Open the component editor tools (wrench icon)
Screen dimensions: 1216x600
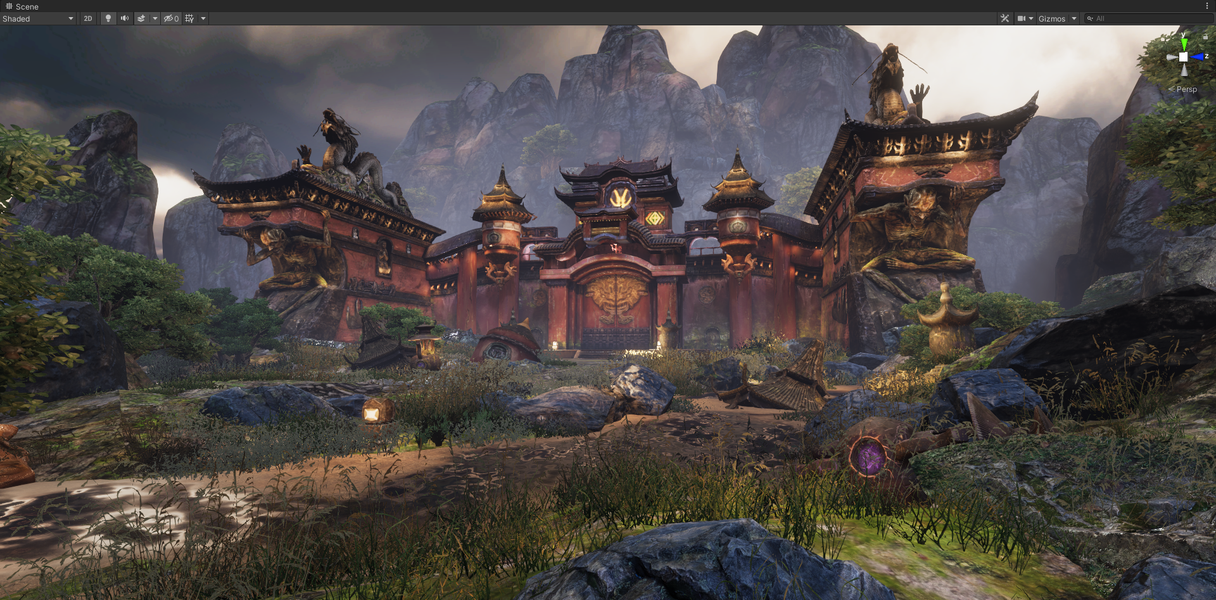click(1005, 19)
